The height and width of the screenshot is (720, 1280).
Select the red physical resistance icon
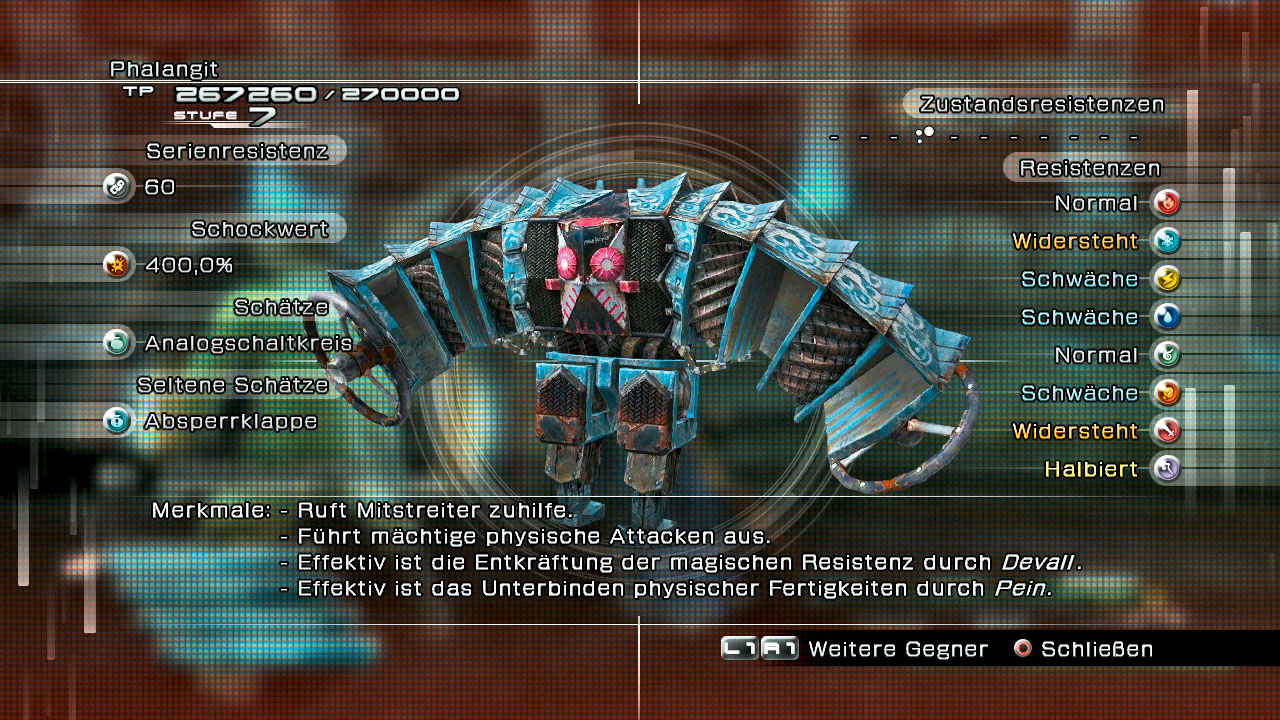point(1166,431)
